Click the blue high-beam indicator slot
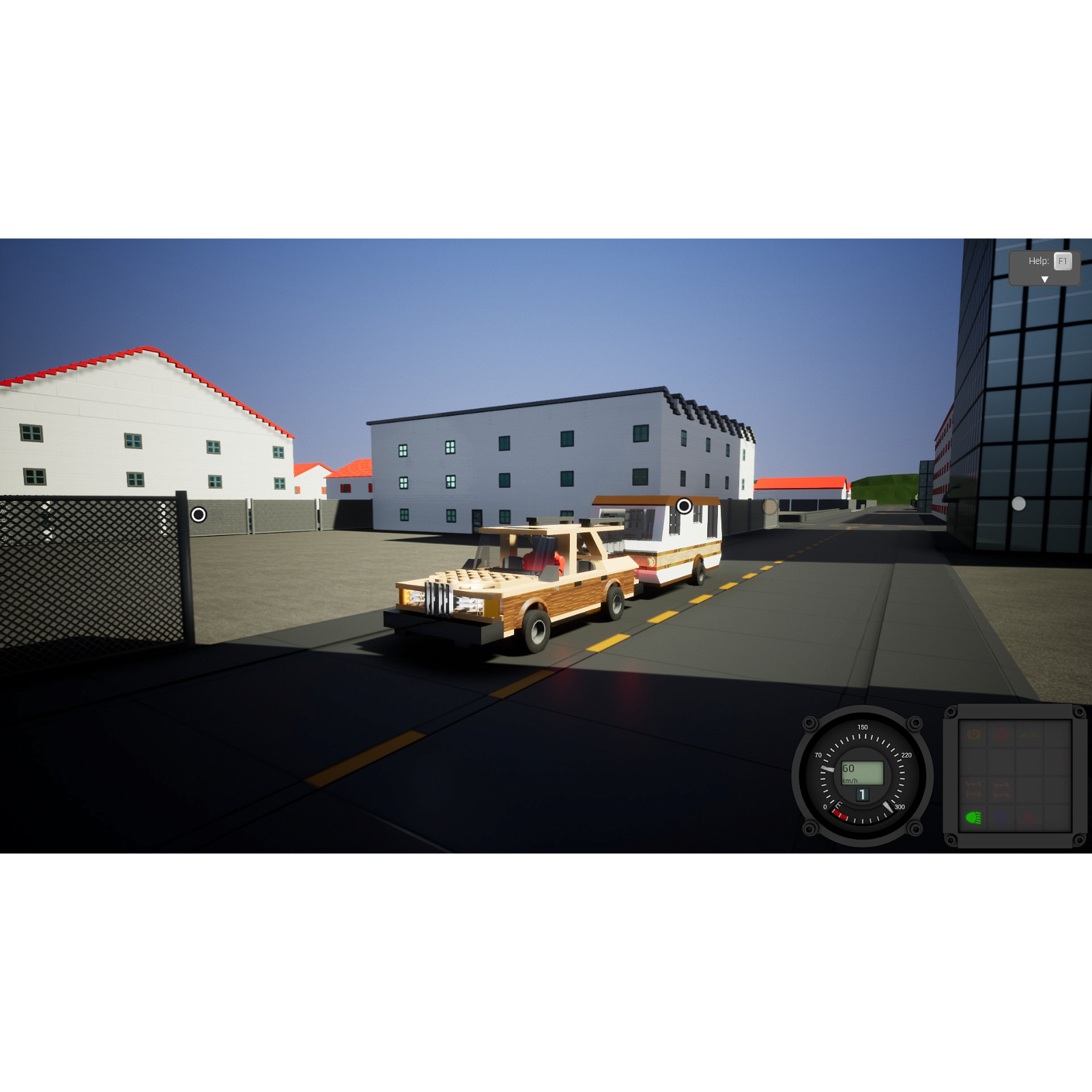 [x=1000, y=818]
